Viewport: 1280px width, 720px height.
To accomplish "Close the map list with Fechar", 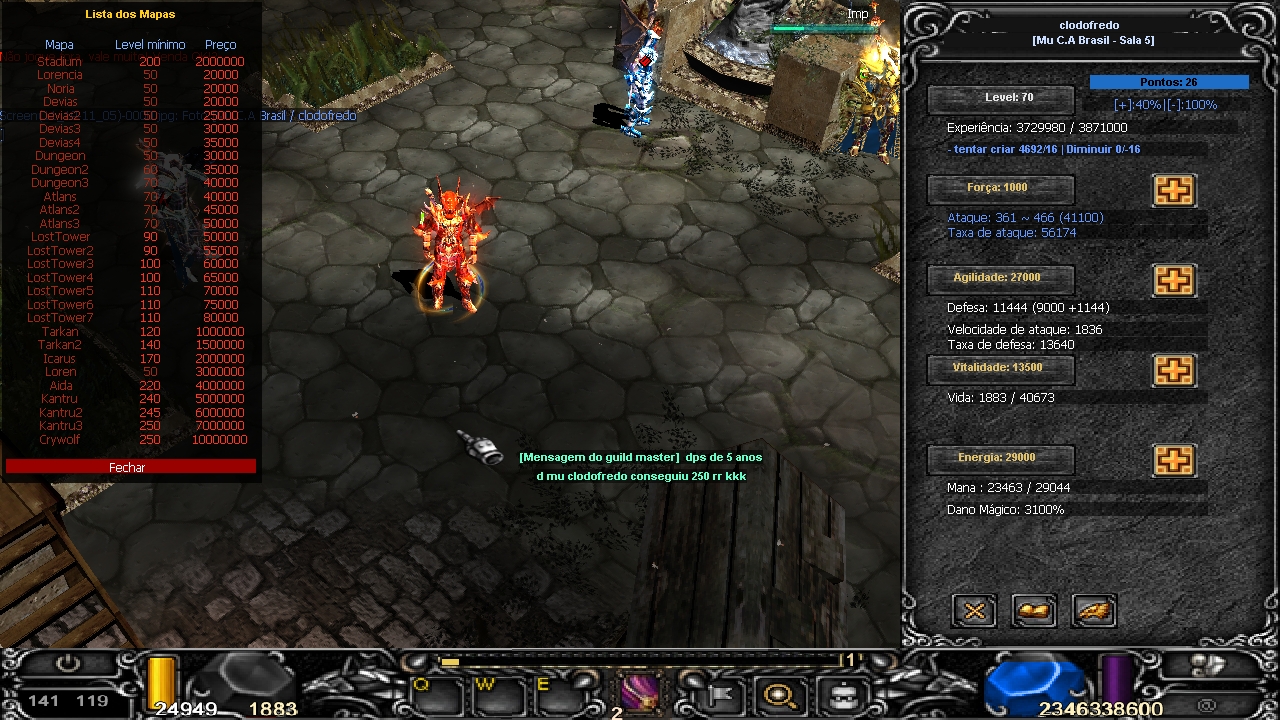I will (128, 467).
